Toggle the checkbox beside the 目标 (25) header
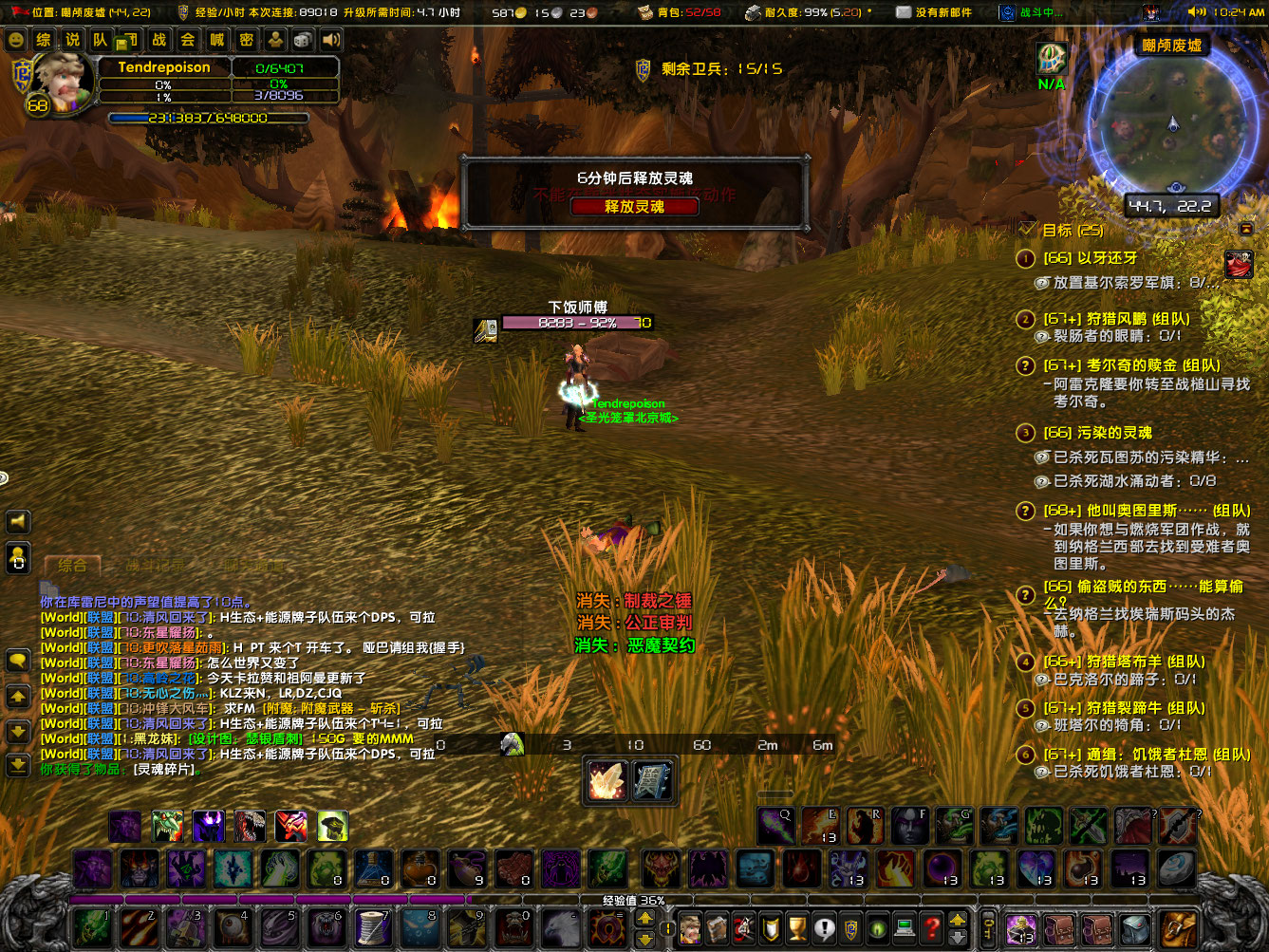This screenshot has height=952, width=1269. (x=1028, y=229)
